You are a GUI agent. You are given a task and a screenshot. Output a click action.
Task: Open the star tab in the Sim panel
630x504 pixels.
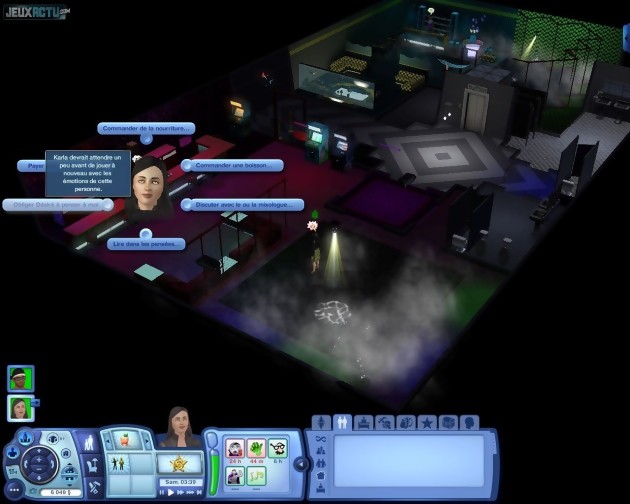[427, 423]
